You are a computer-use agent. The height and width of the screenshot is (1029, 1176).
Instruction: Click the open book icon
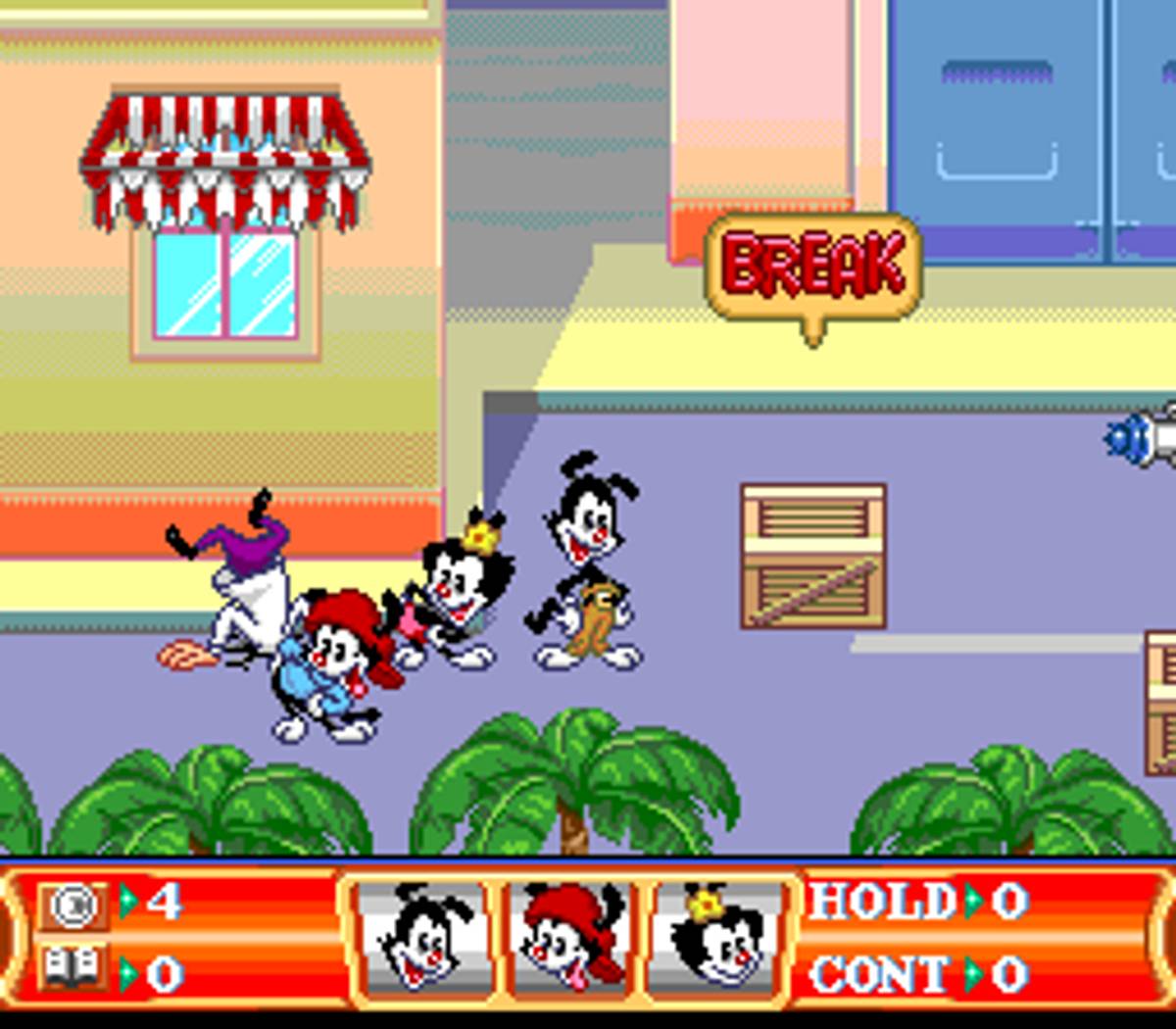coord(73,970)
